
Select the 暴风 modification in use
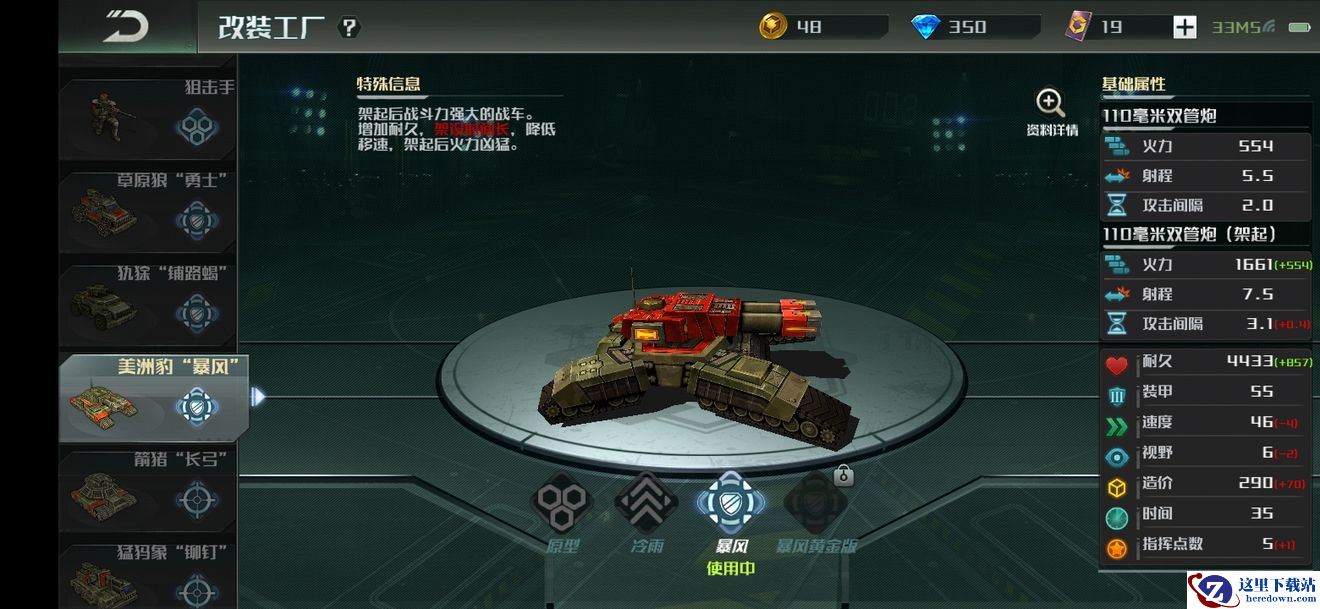[730, 505]
